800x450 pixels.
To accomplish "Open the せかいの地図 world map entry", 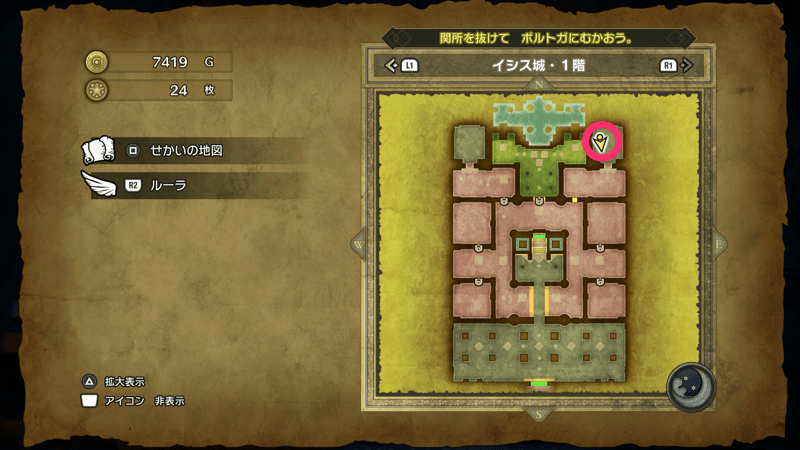I will (x=185, y=151).
